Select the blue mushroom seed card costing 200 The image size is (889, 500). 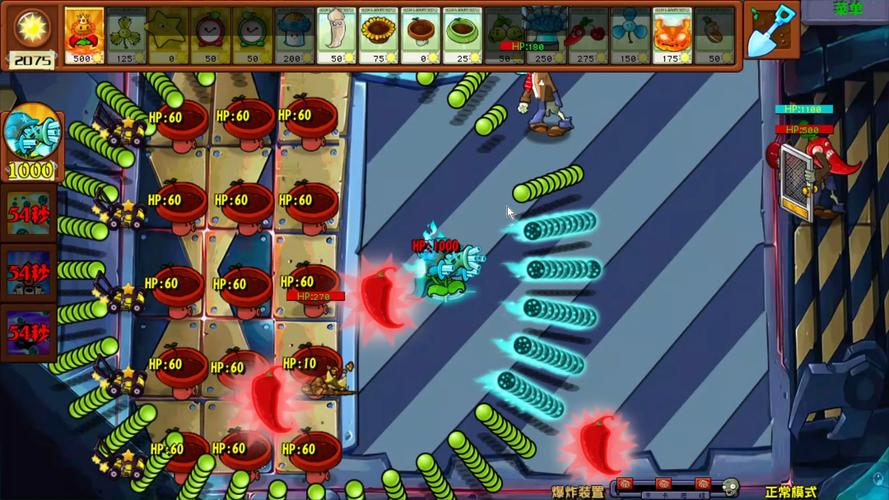[x=294, y=34]
